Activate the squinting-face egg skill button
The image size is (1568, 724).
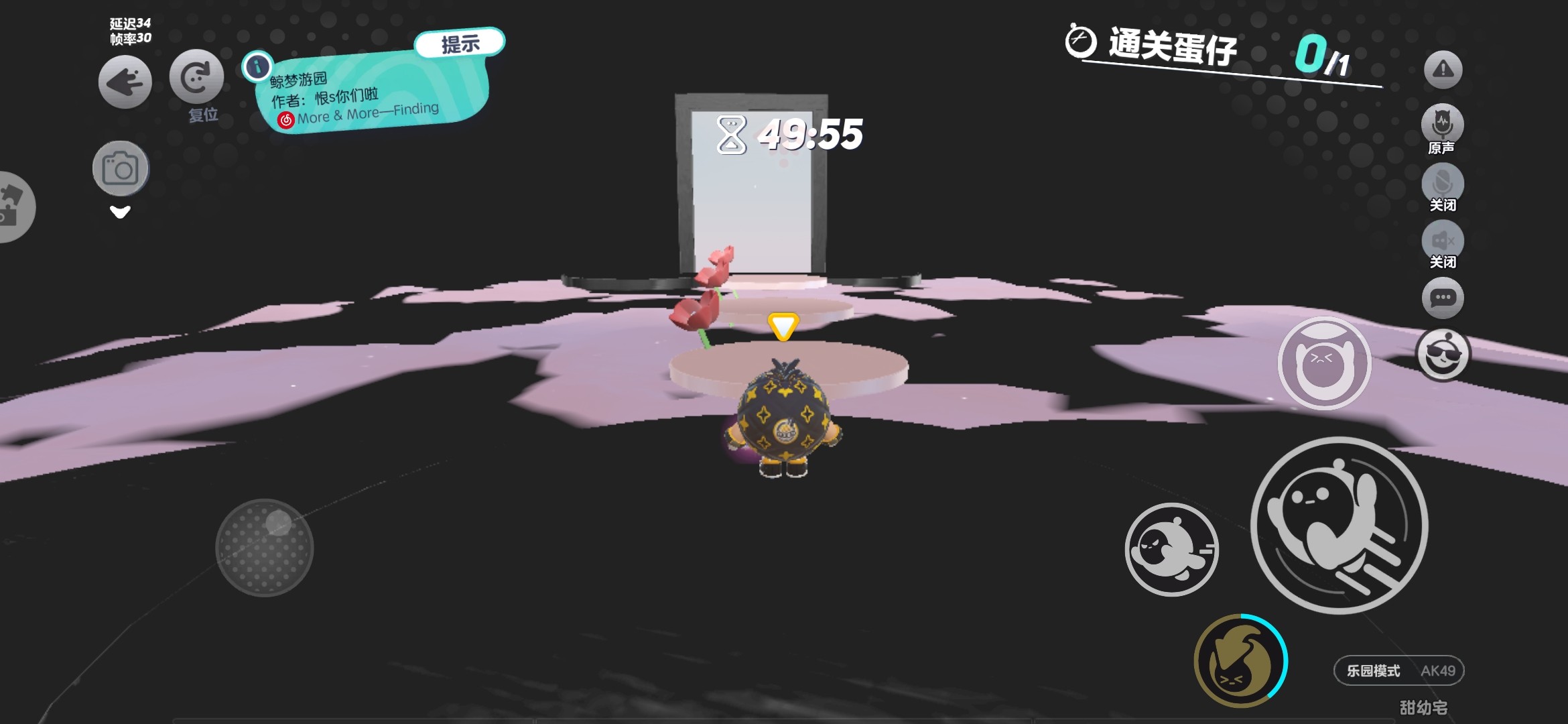point(1324,363)
